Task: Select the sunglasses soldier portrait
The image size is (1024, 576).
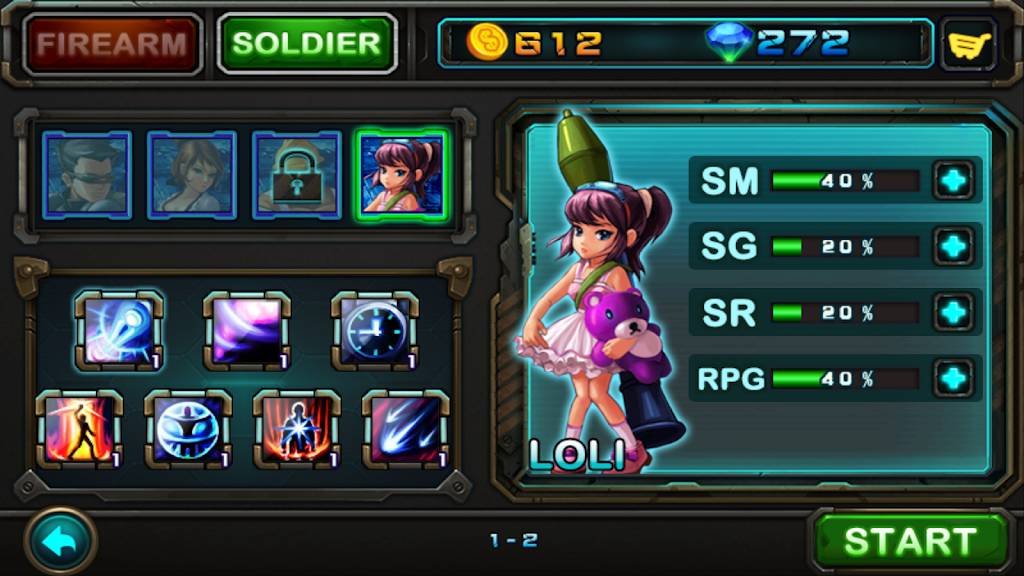Action: (87, 175)
